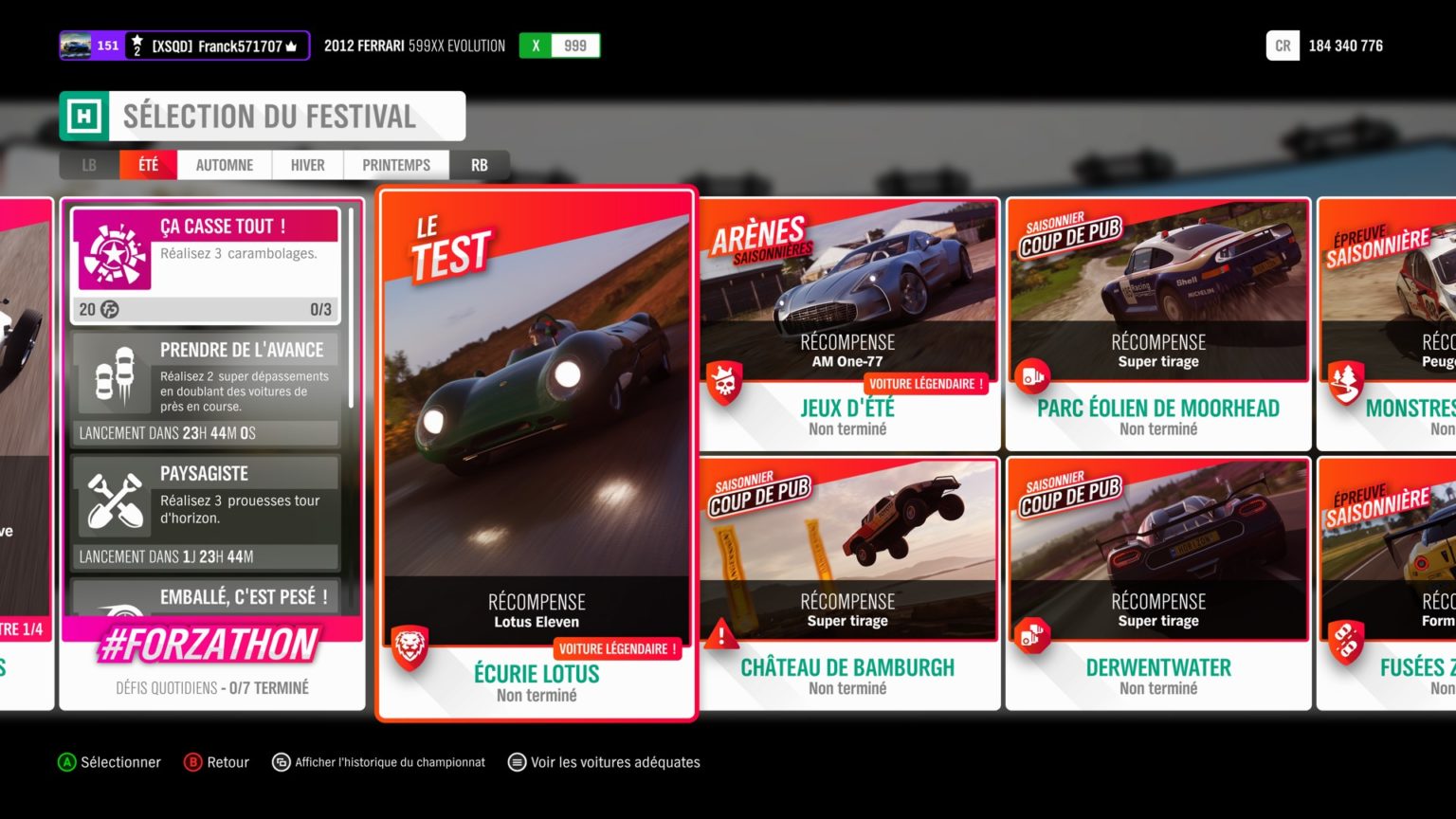
Task: Switch to the Été season tab
Action: (x=148, y=165)
